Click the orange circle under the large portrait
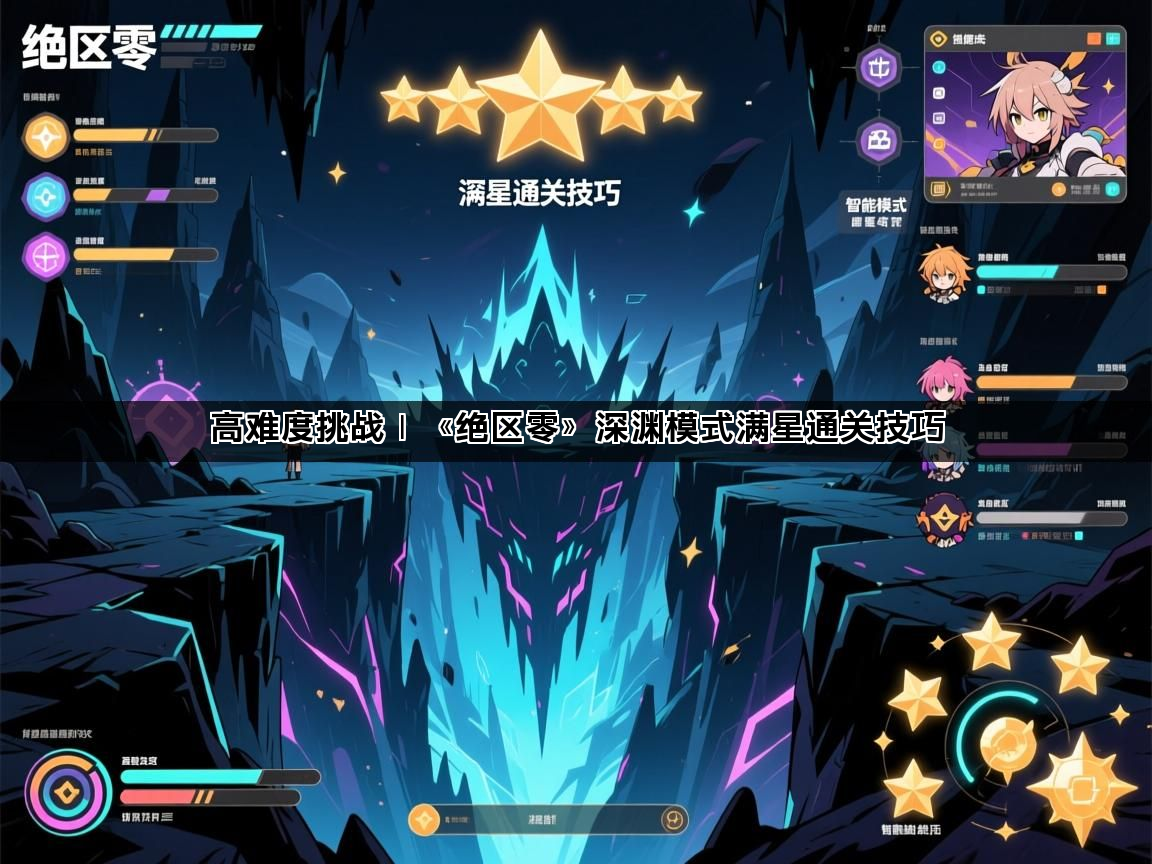Viewport: 1152px width, 864px height. (1058, 189)
